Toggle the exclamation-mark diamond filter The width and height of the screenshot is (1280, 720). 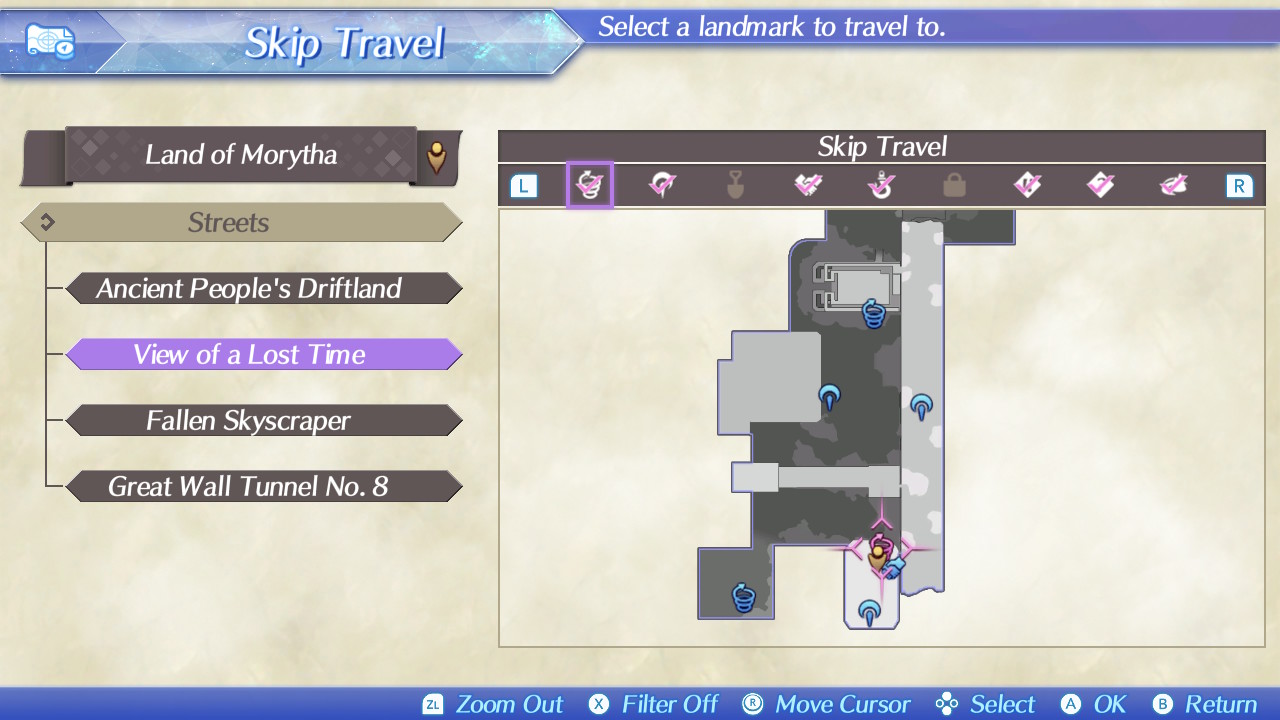pos(1027,185)
